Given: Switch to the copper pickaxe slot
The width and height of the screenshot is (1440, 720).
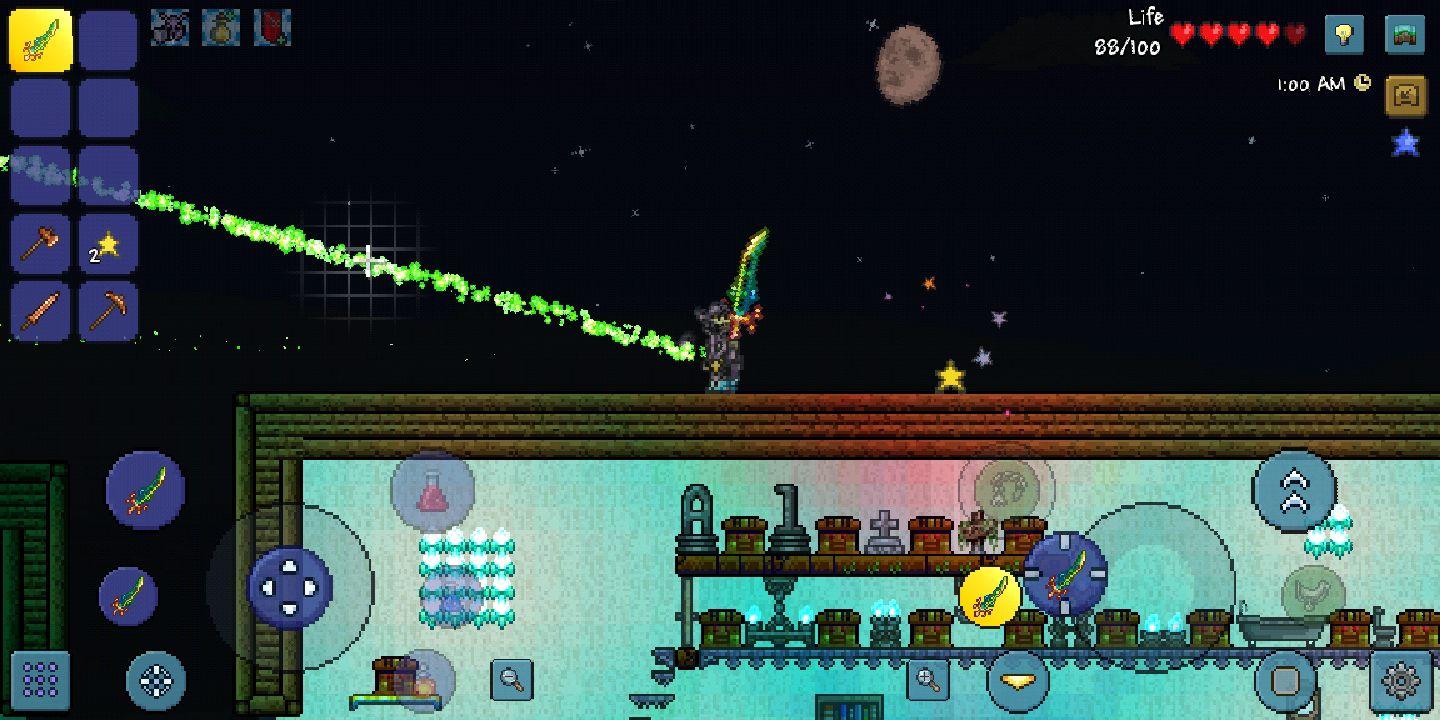Looking at the screenshot, I should [108, 311].
